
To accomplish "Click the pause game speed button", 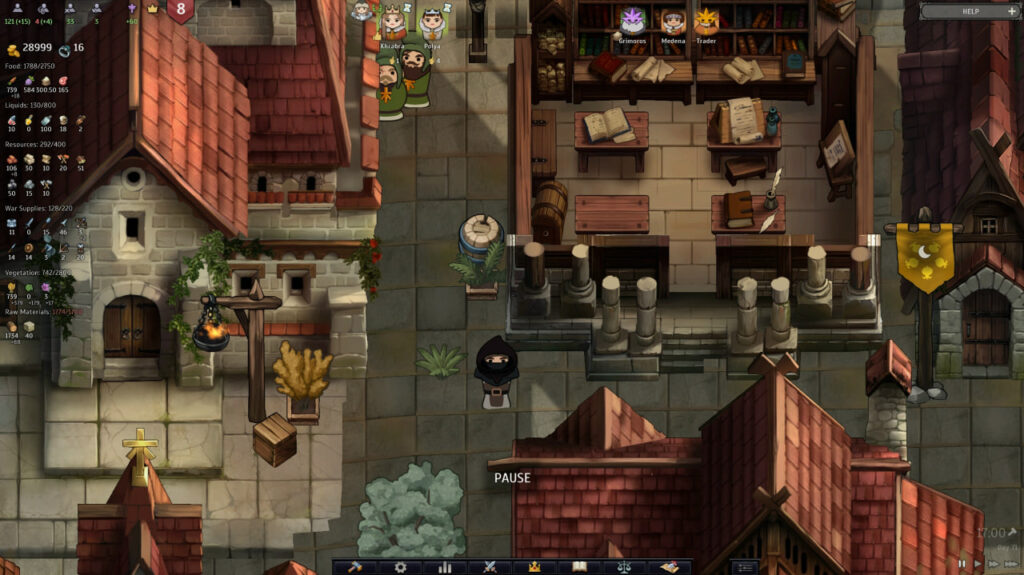I will click(962, 564).
